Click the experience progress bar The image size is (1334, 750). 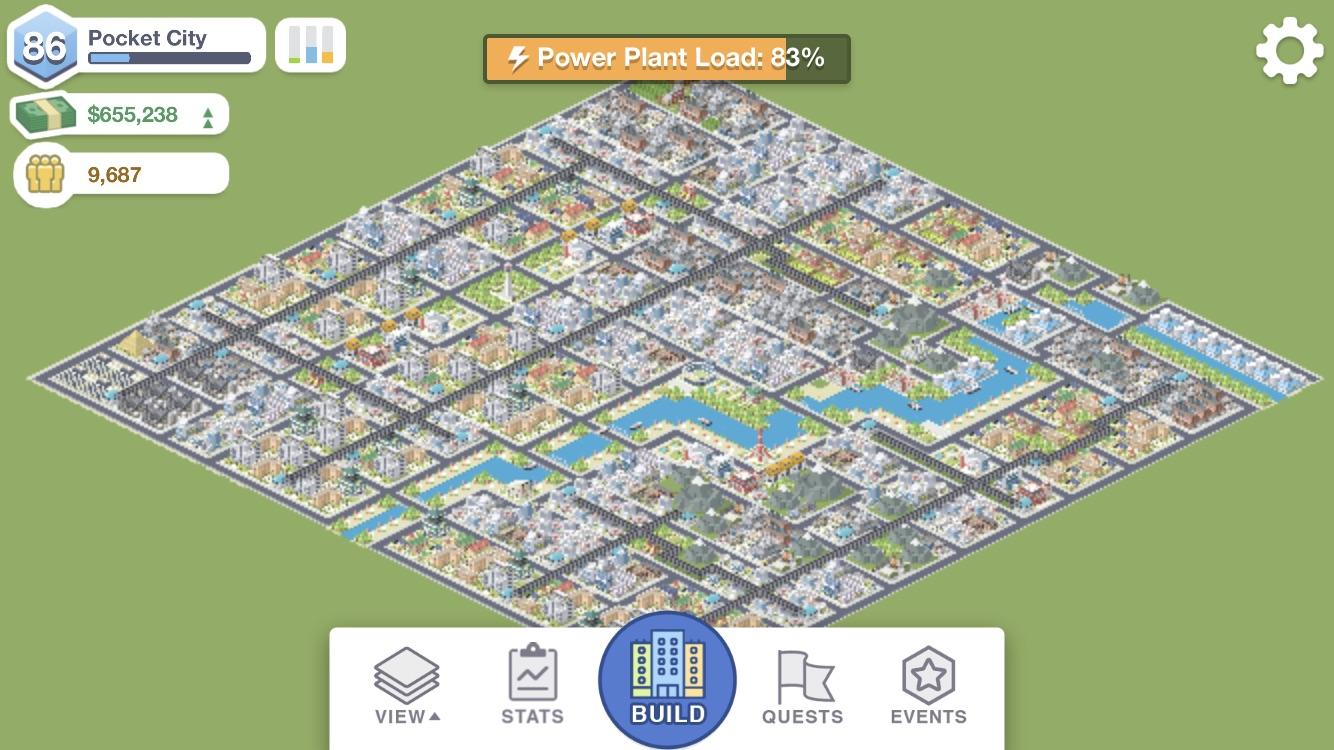[168, 56]
